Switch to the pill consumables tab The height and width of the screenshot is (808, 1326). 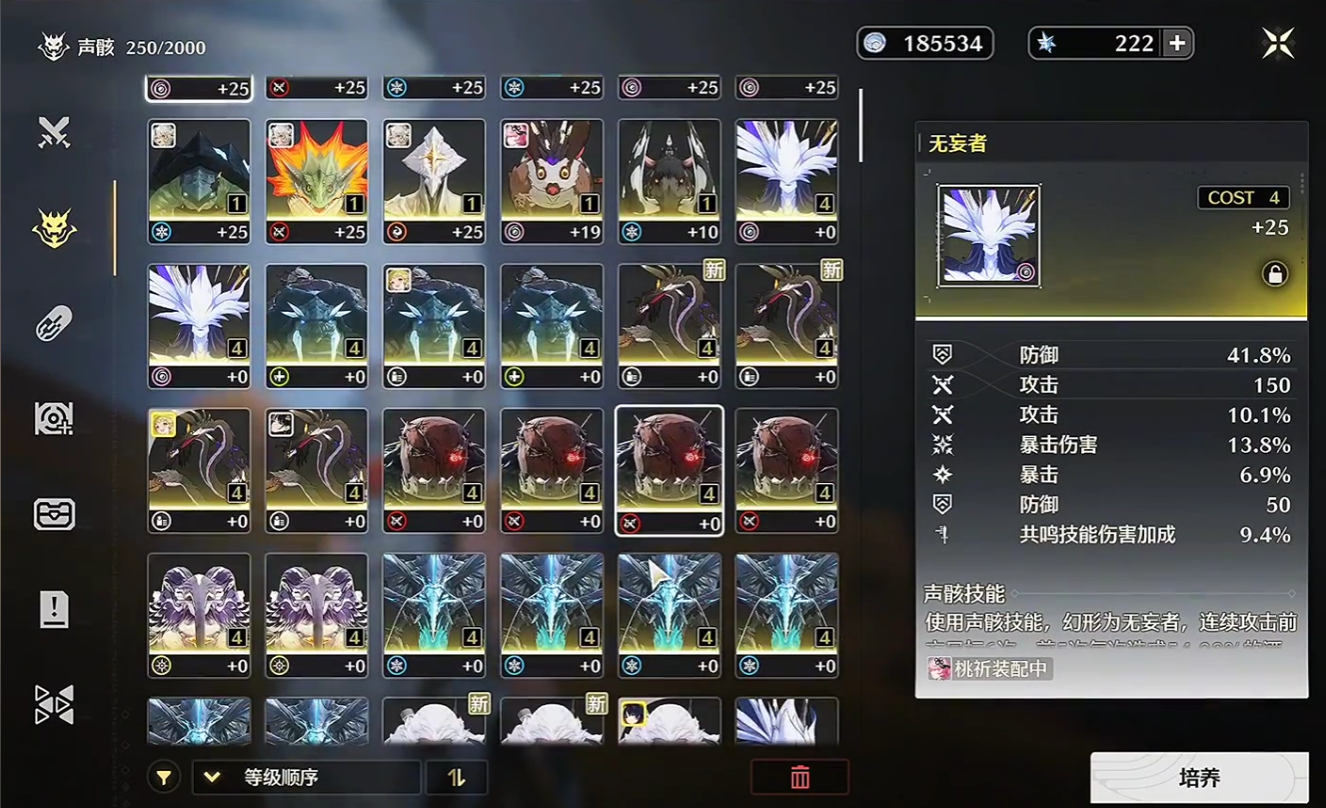point(54,325)
